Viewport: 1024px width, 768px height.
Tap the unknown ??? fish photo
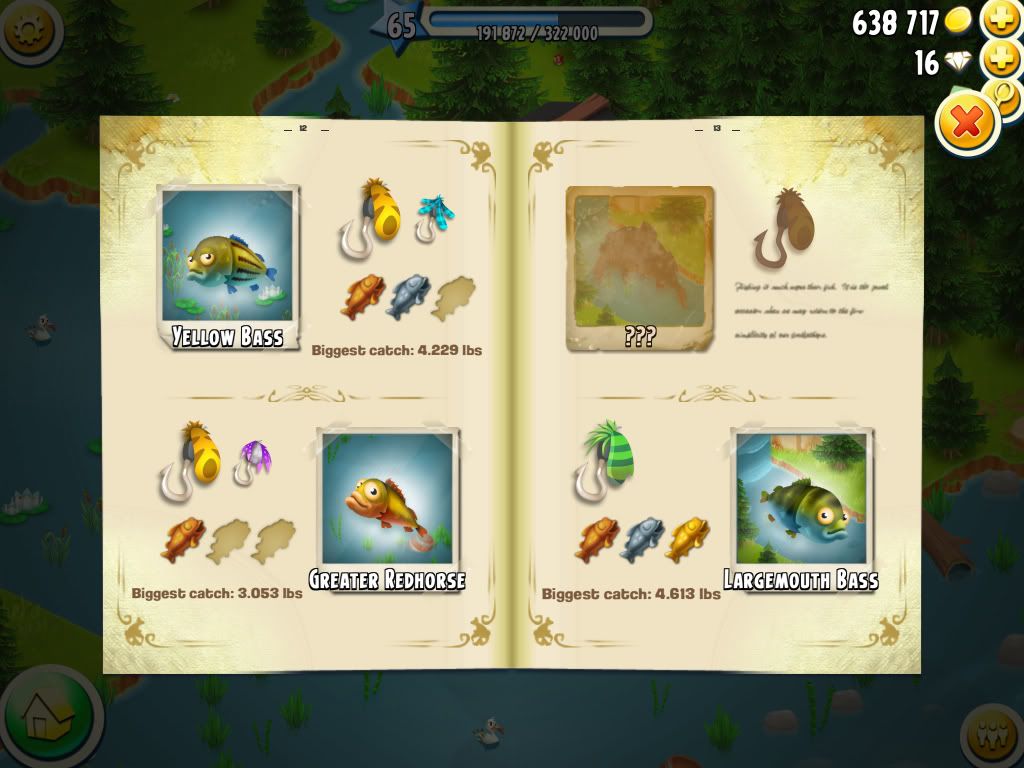640,267
